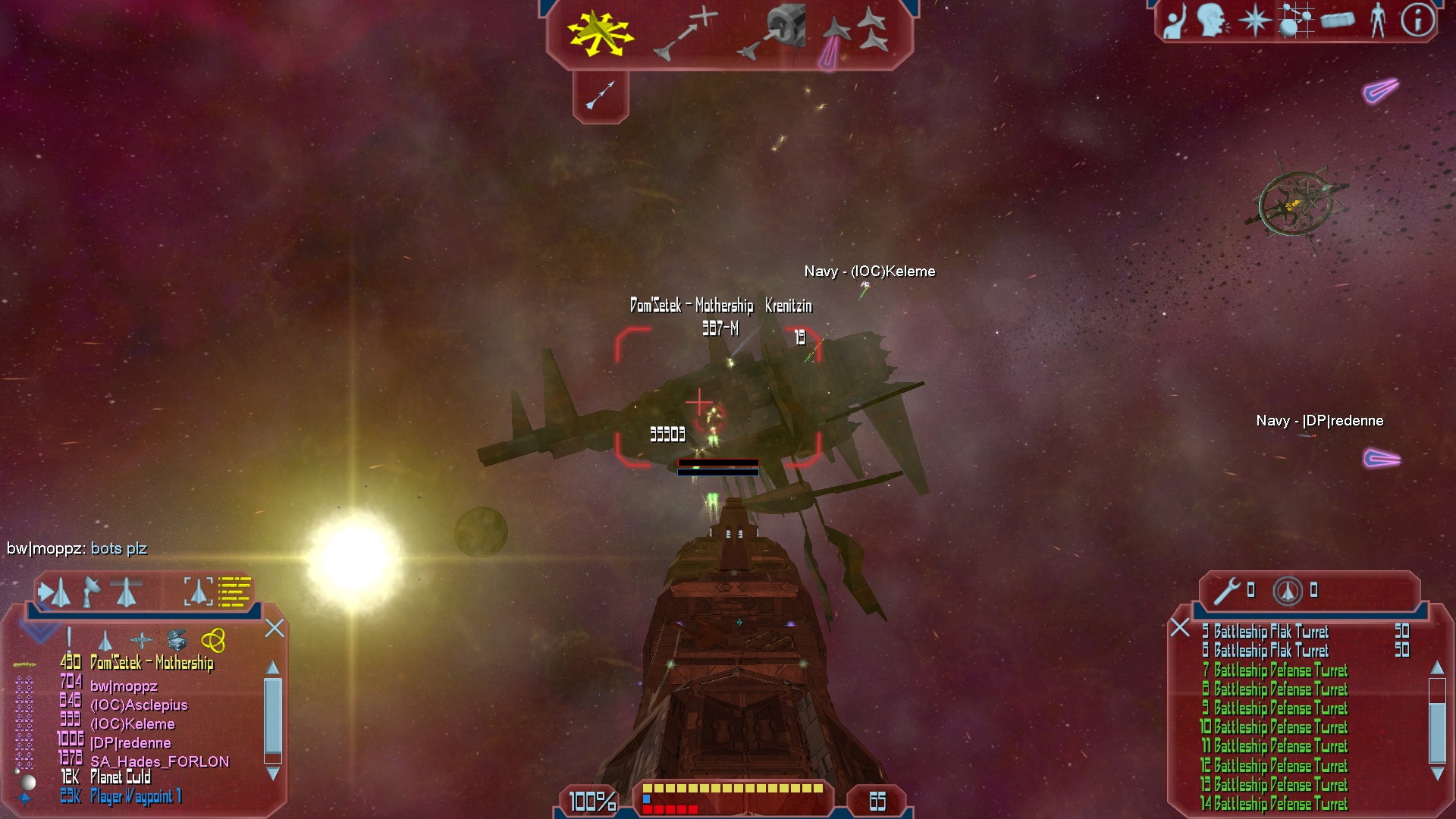Open the info circle button
The image size is (1456, 819).
1417,20
